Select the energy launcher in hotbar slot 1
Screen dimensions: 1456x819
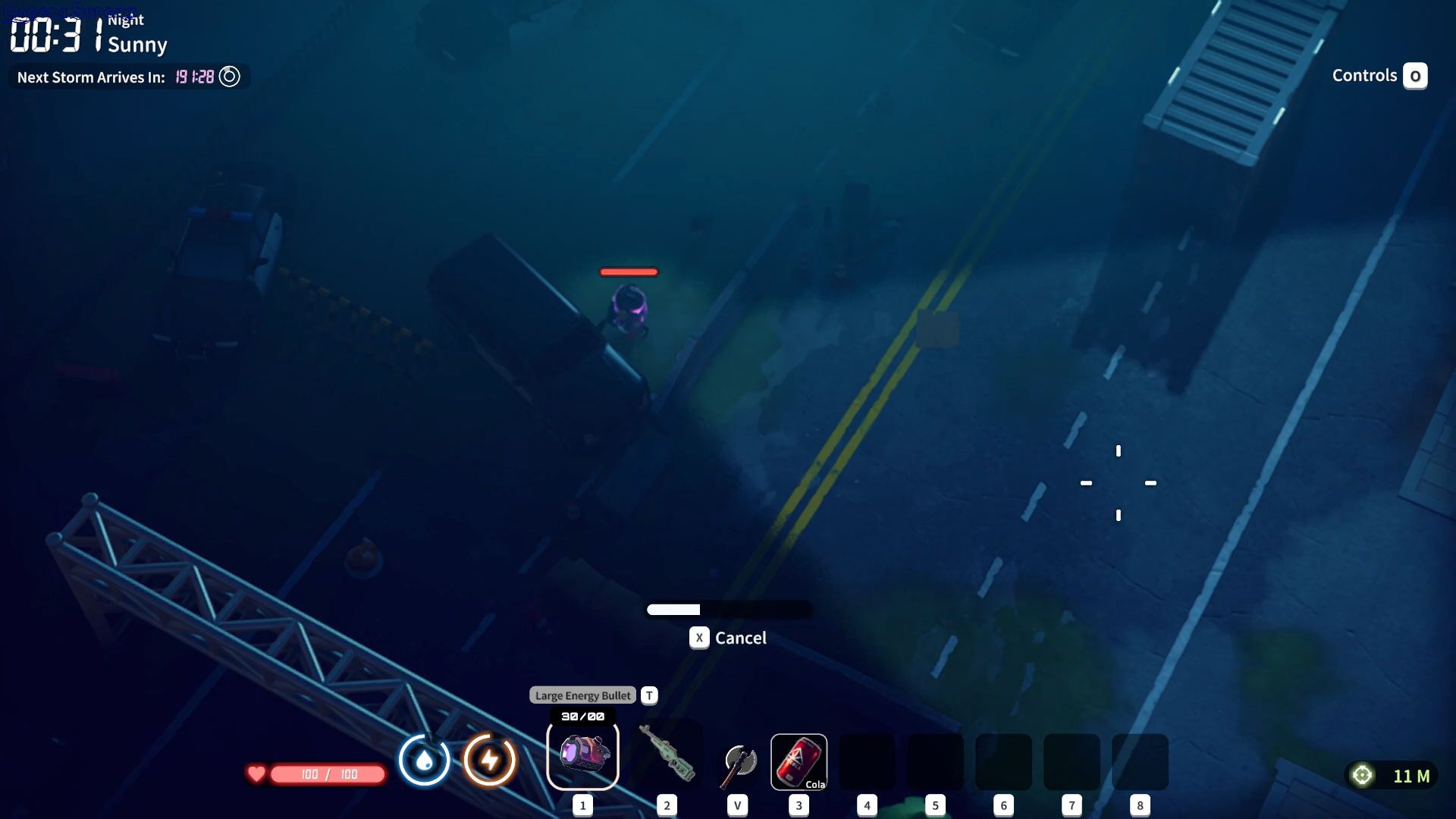(582, 756)
